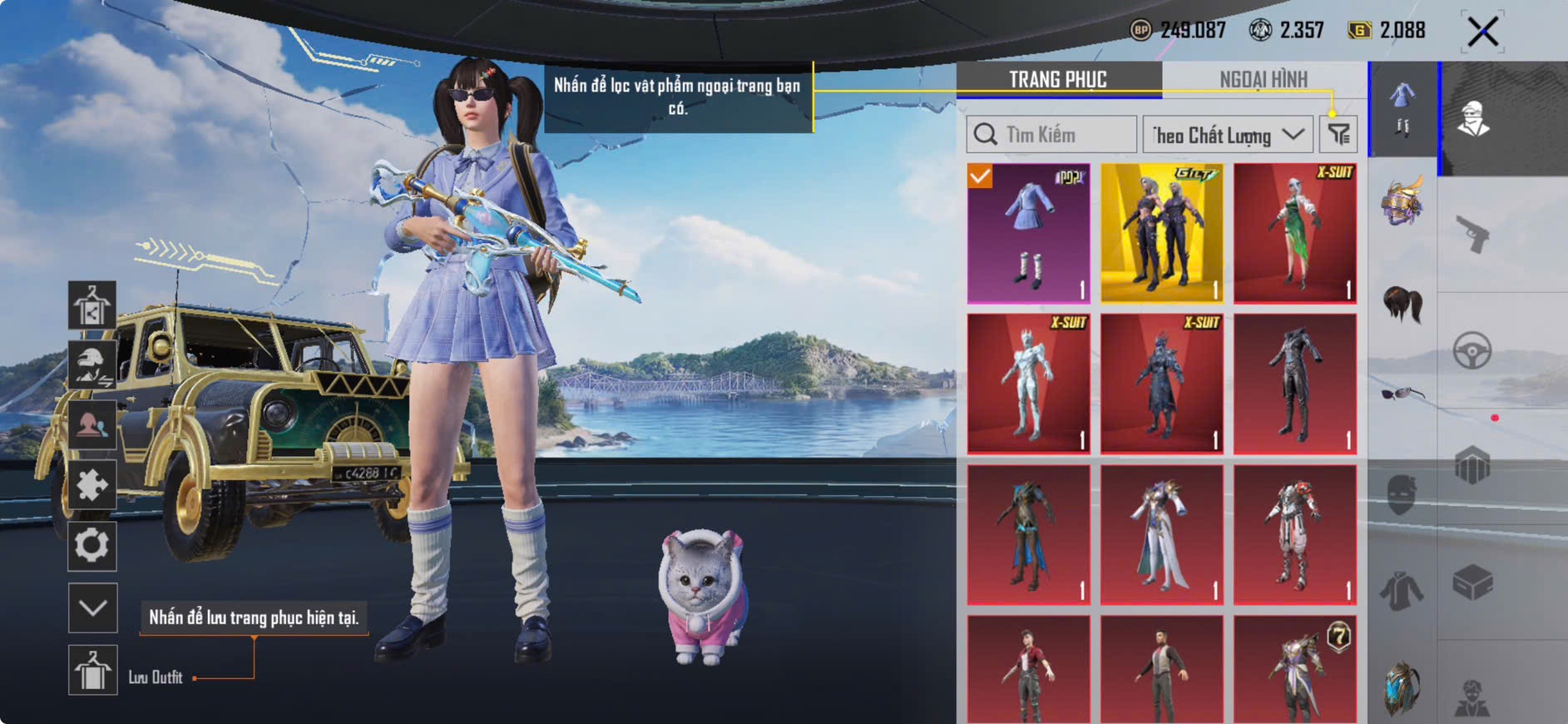This screenshot has width=1568, height=724.
Task: Pick the green dress X-Suit tile
Action: (1294, 233)
